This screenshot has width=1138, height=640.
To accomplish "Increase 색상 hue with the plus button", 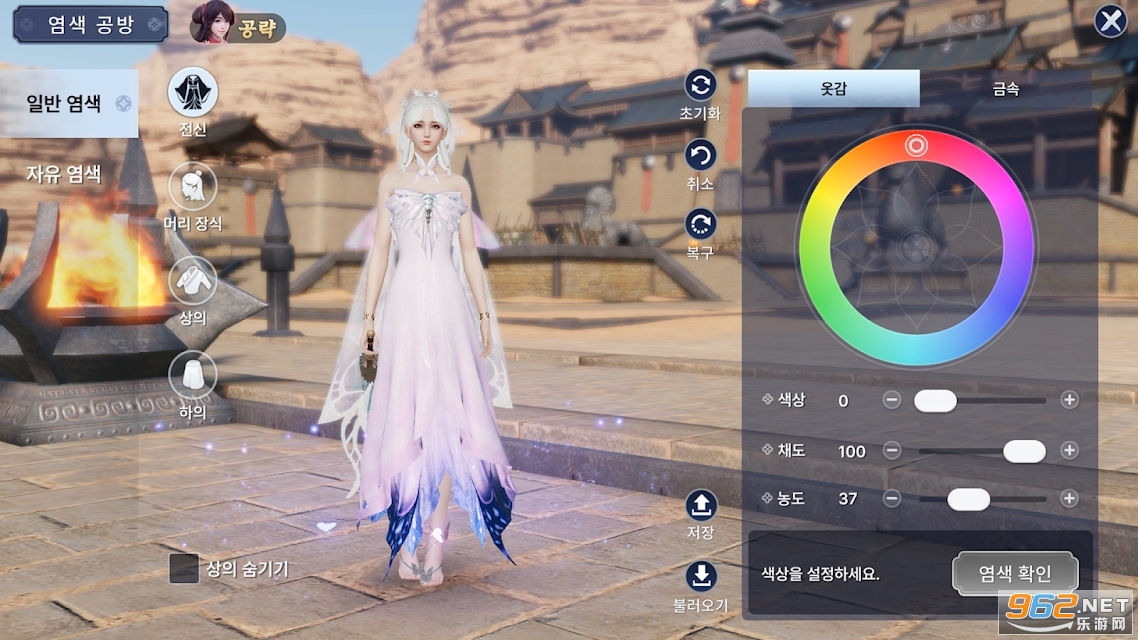I will click(1069, 400).
